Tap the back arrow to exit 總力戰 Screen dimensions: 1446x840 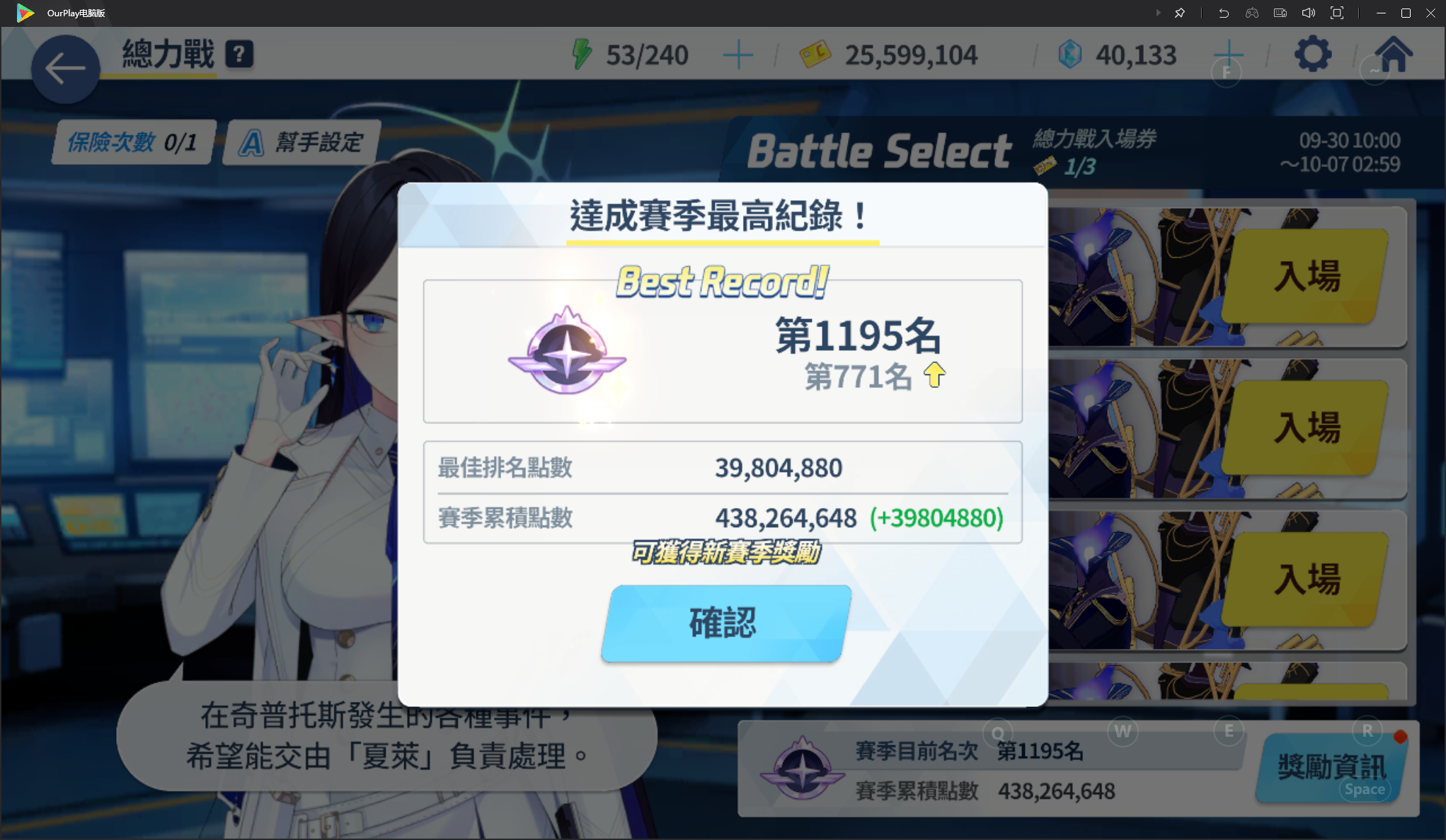65,69
